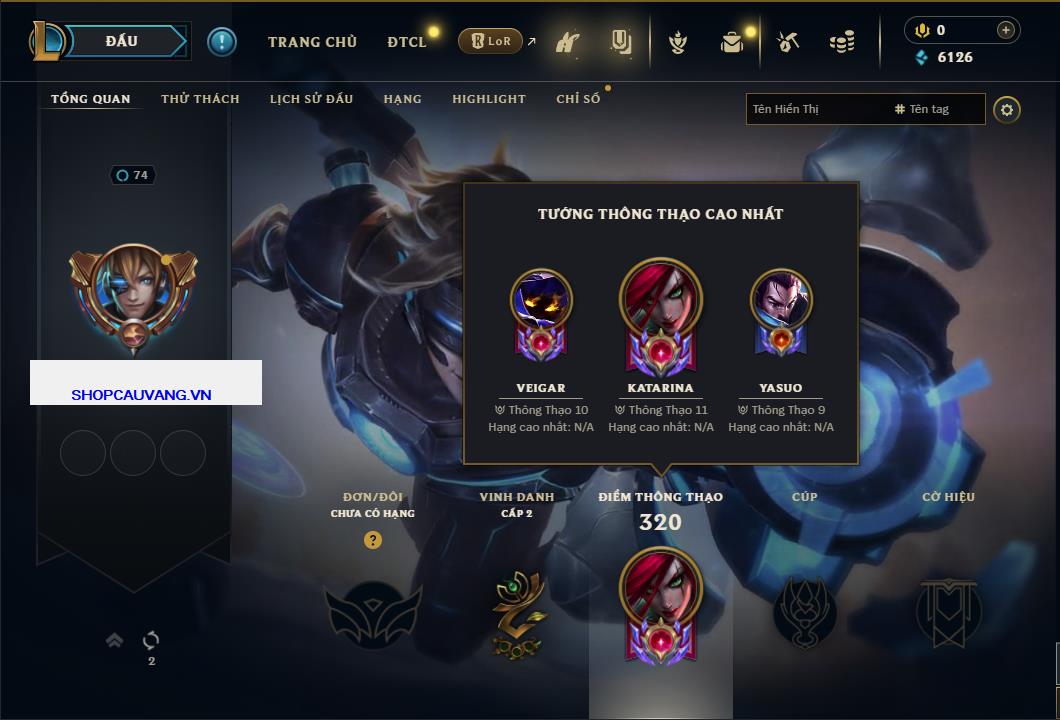Screen dimensions: 1060x720
Task: Add currency with the plus button
Action: [1006, 30]
